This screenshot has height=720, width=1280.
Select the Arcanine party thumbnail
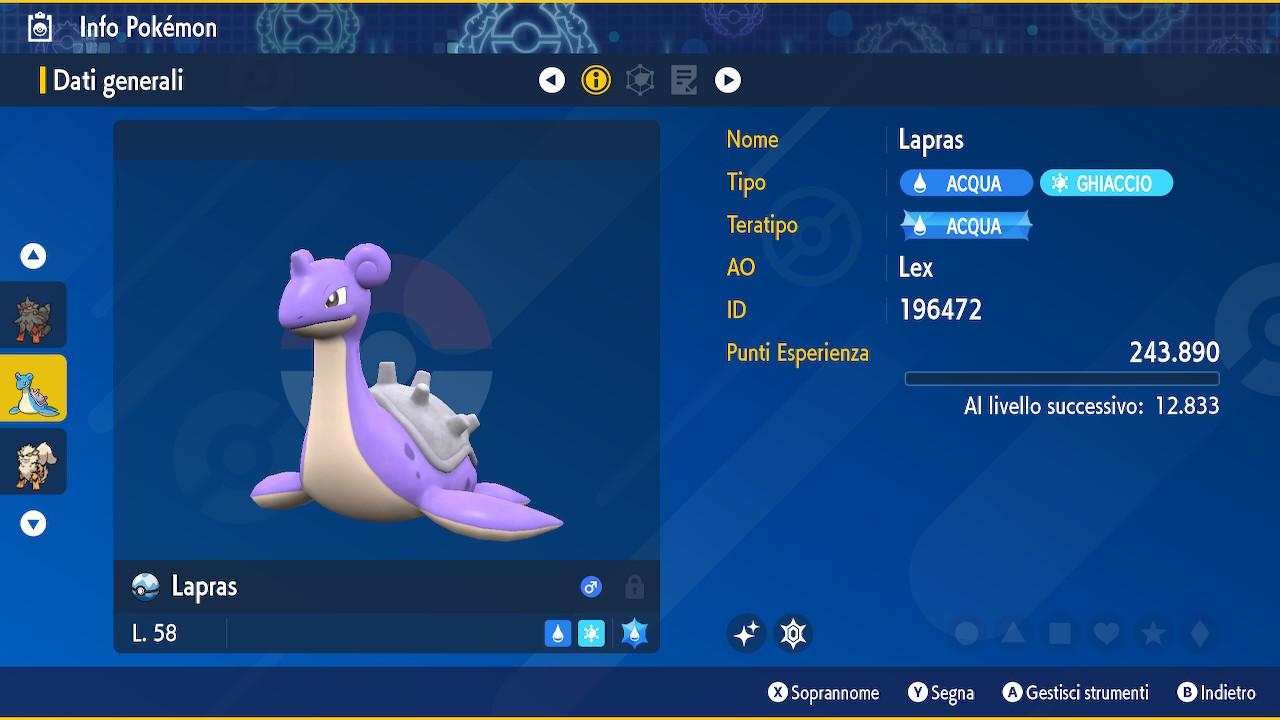33,461
